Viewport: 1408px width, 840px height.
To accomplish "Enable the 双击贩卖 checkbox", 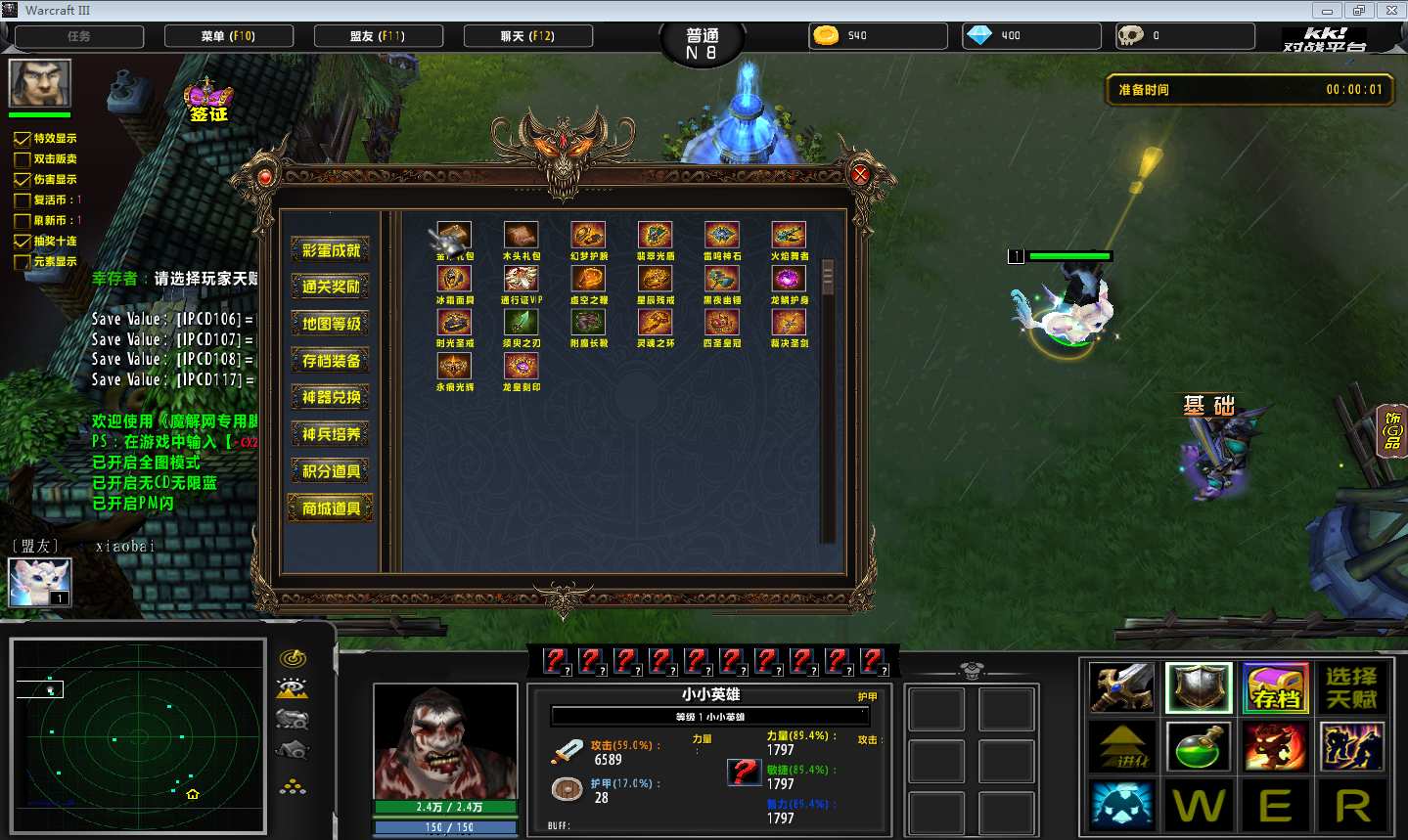I will click(23, 159).
